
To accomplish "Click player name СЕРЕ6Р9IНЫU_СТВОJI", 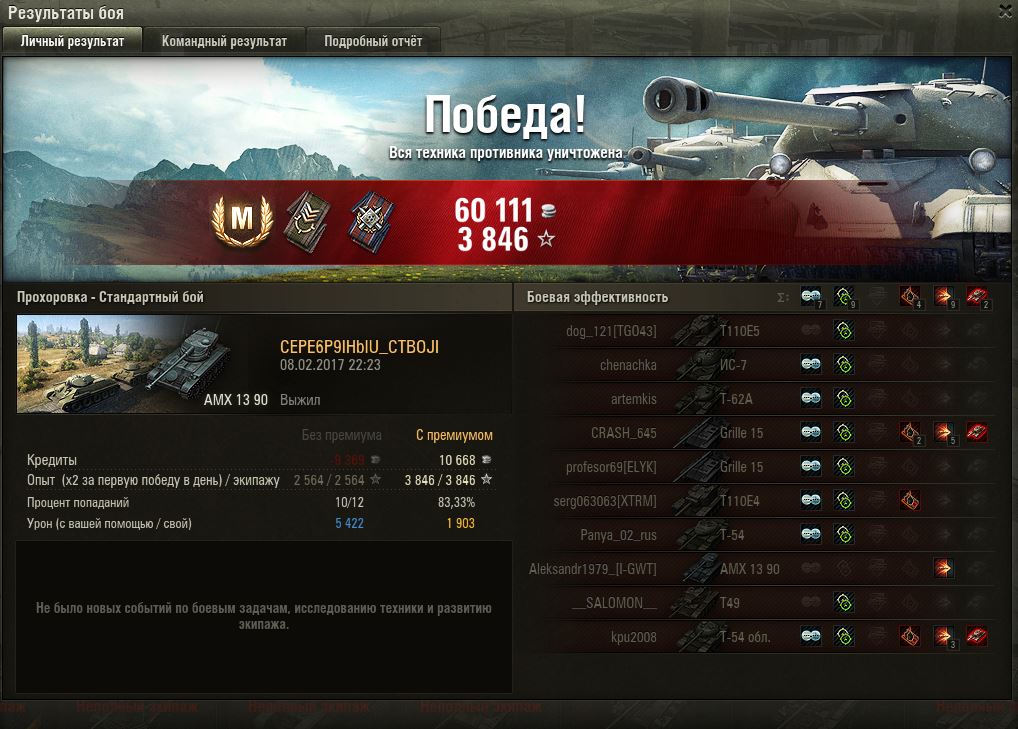I will click(x=359, y=347).
